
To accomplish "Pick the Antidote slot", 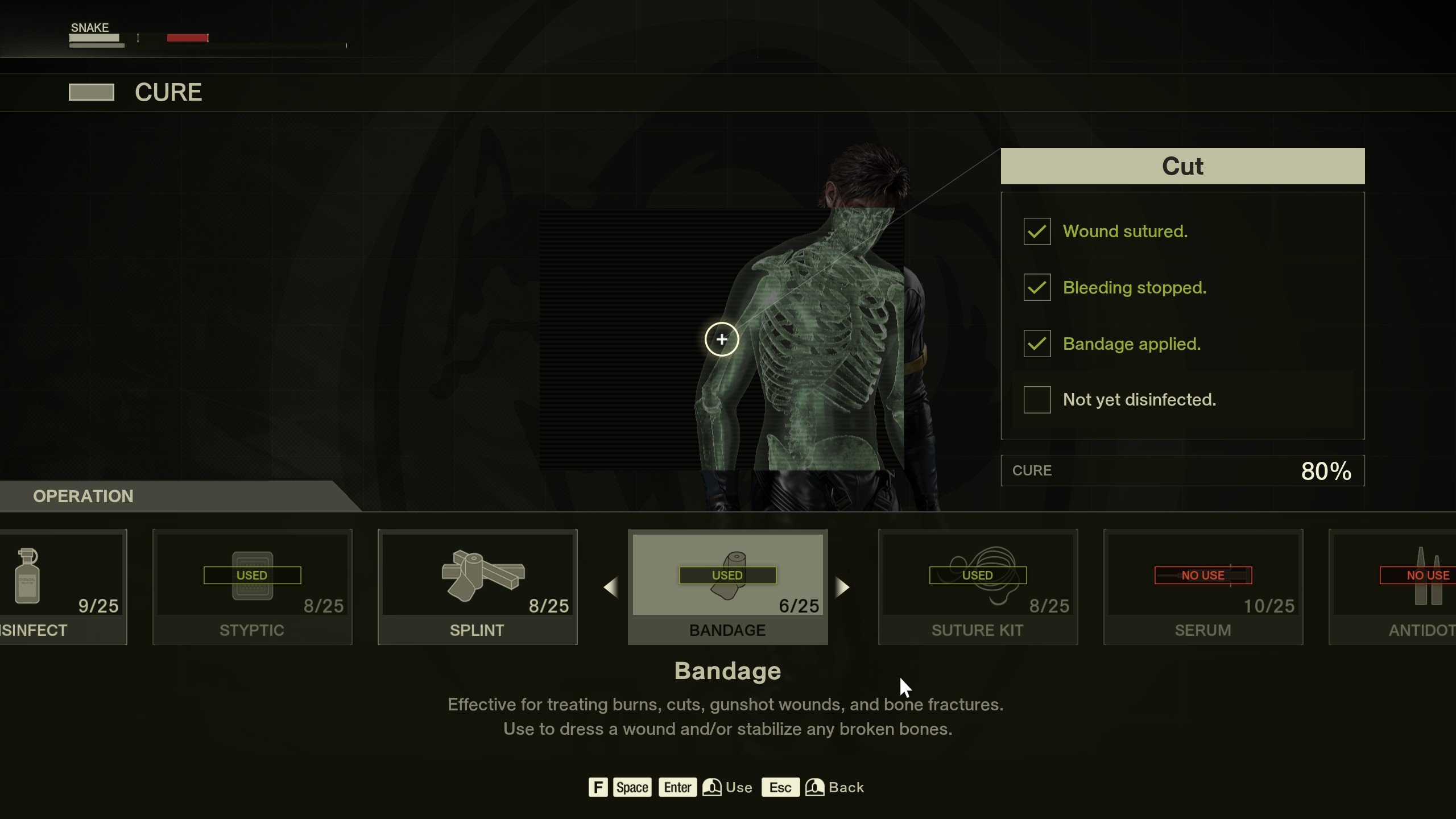I will tap(1393, 586).
